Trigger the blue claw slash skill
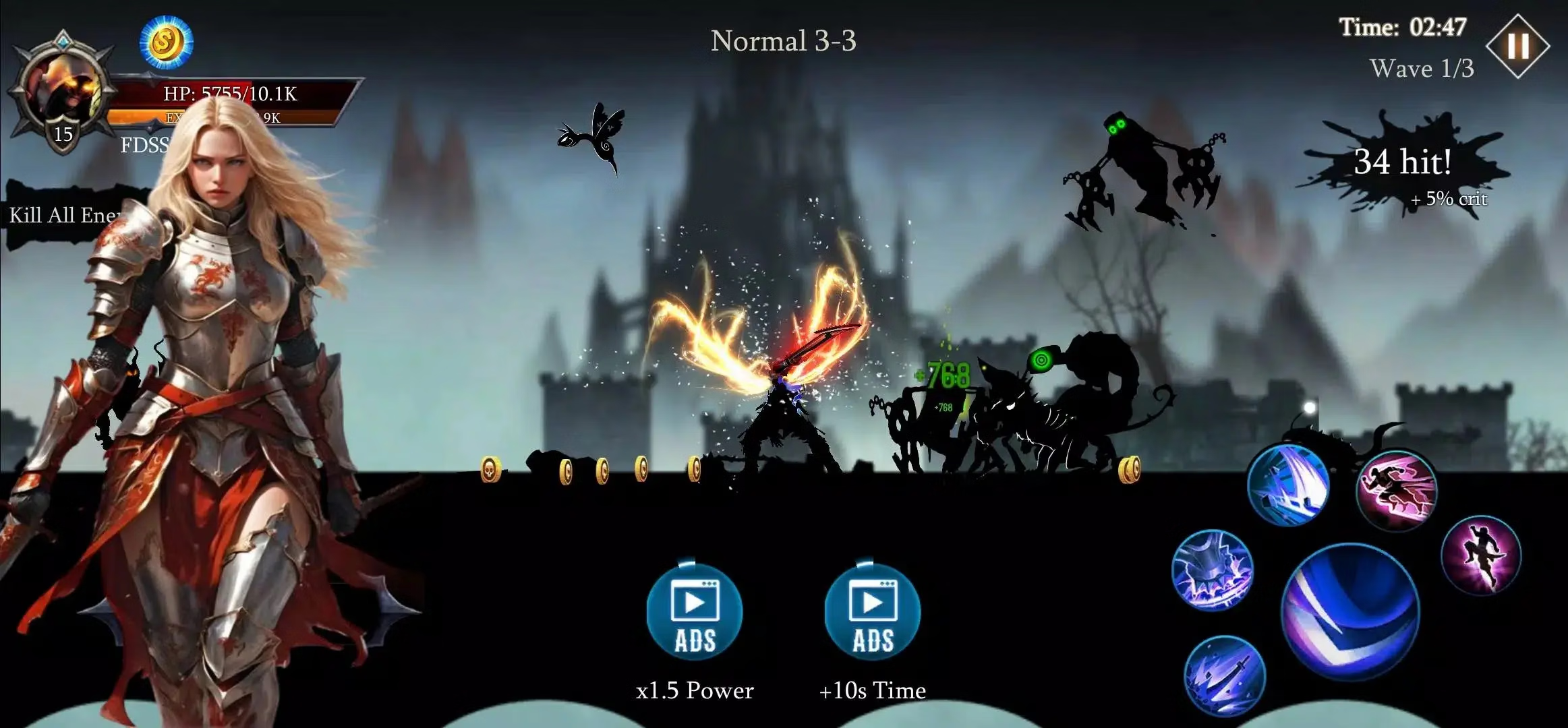 click(1288, 485)
